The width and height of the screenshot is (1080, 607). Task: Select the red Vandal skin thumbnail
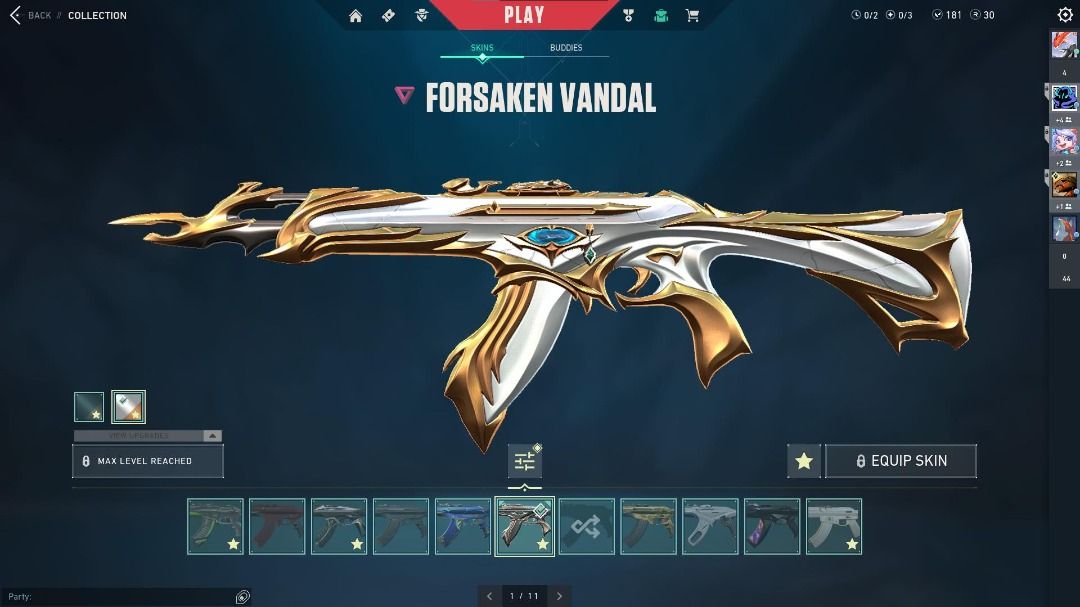[x=277, y=527]
